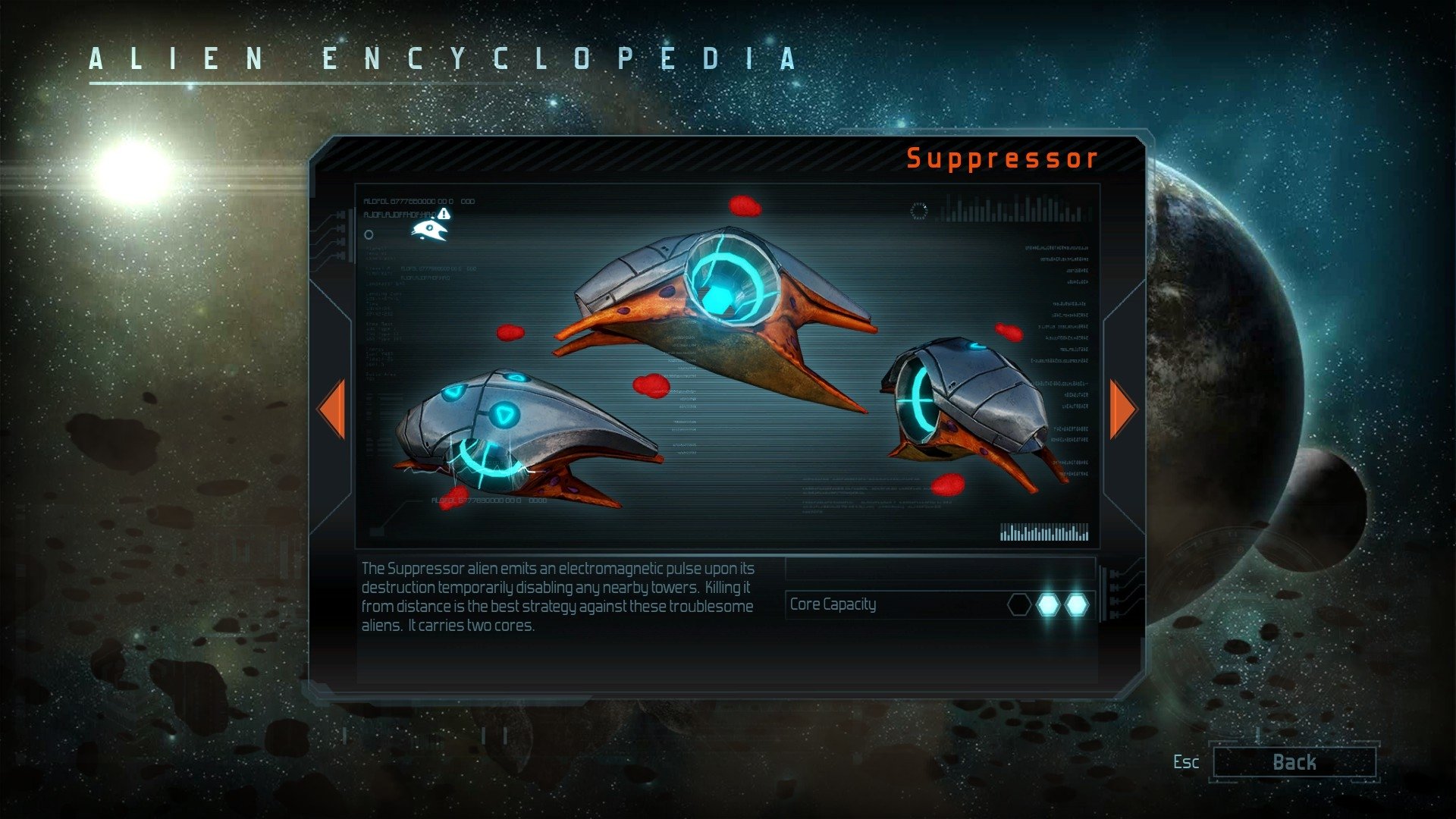Select the Suppressor entry title
Viewport: 1456px width, 819px height.
pyautogui.click(x=1001, y=158)
